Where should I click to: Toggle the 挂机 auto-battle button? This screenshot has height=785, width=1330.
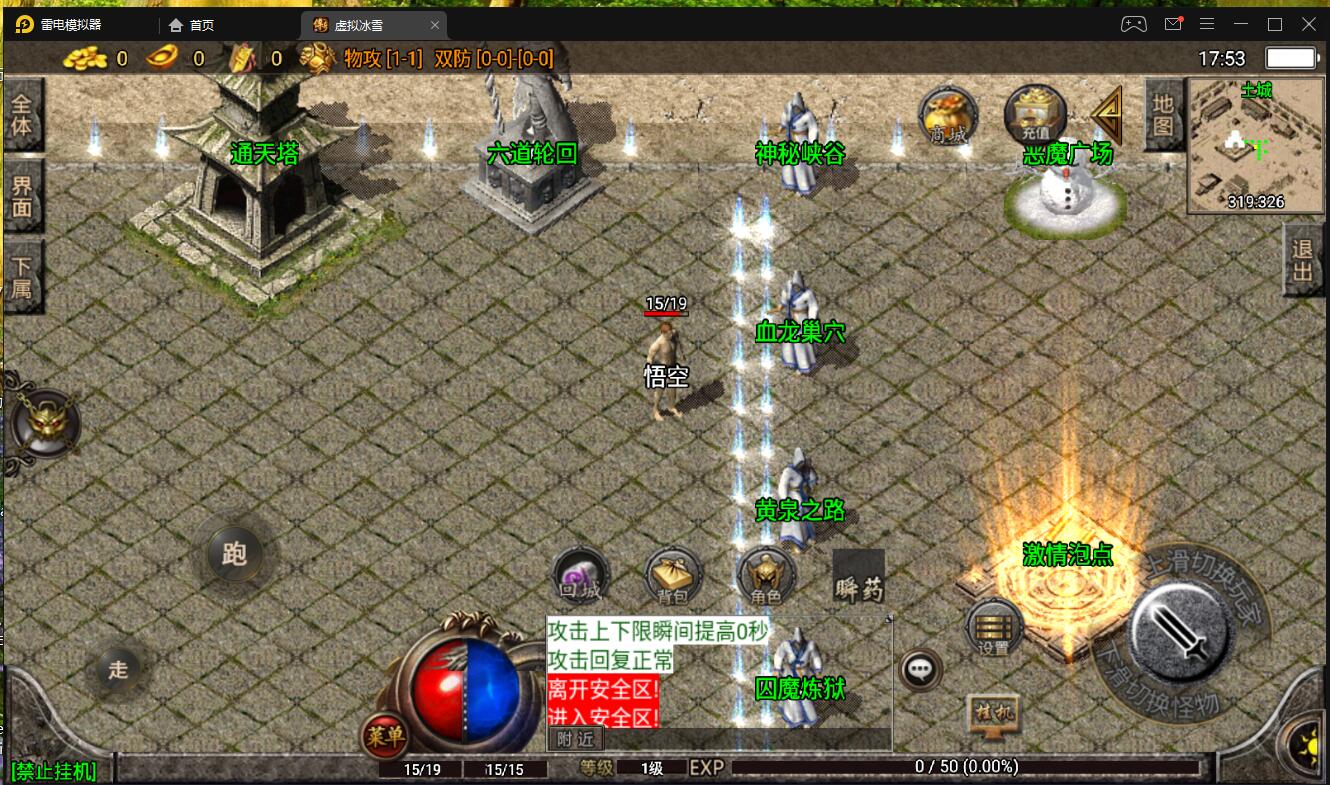click(992, 715)
